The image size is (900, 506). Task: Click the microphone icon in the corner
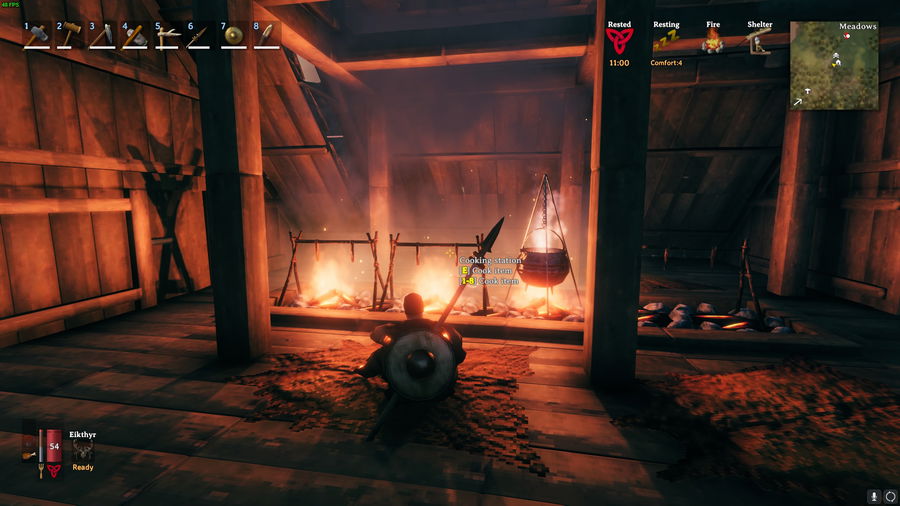tap(873, 495)
